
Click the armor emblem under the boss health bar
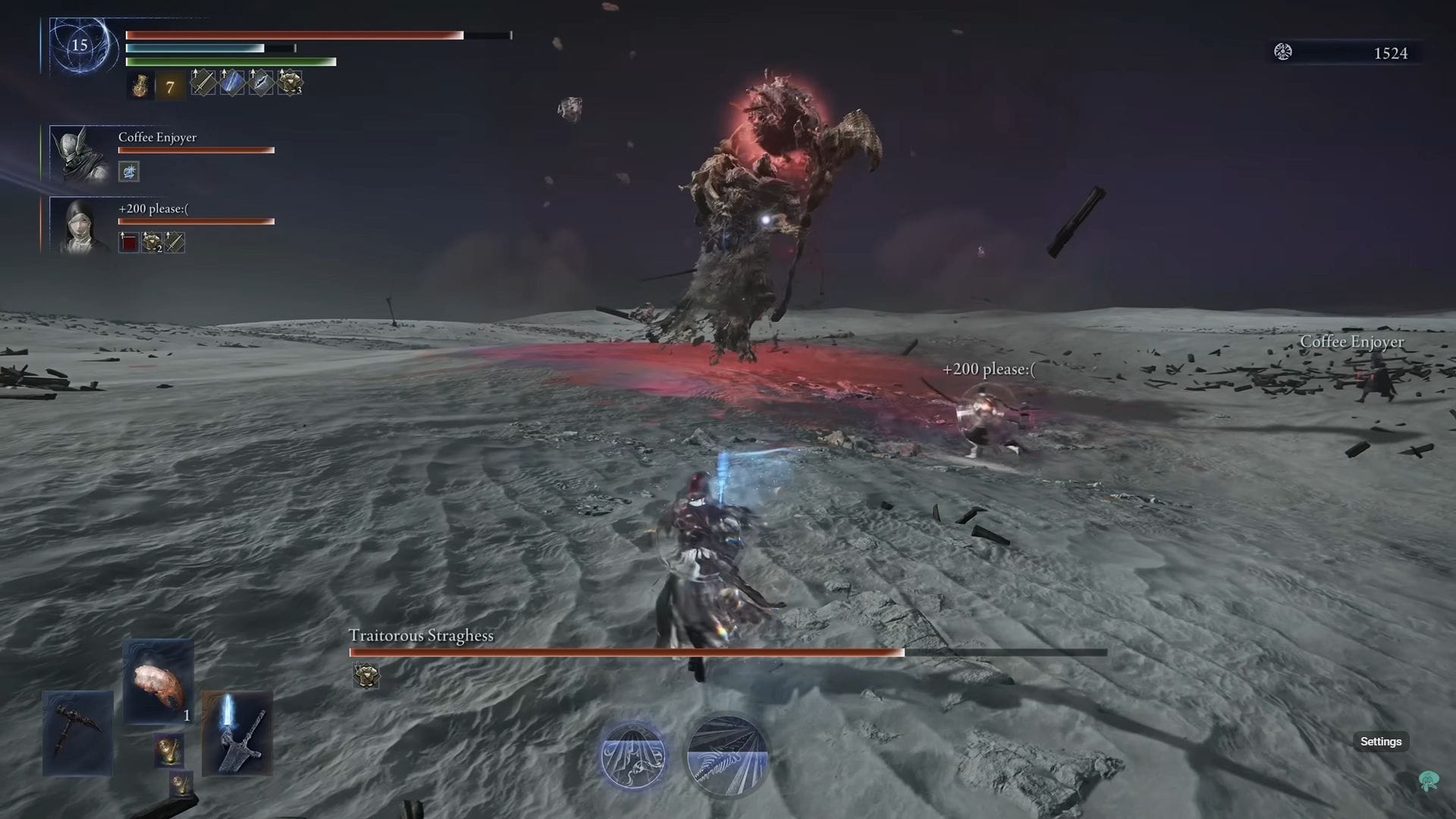coord(366,676)
